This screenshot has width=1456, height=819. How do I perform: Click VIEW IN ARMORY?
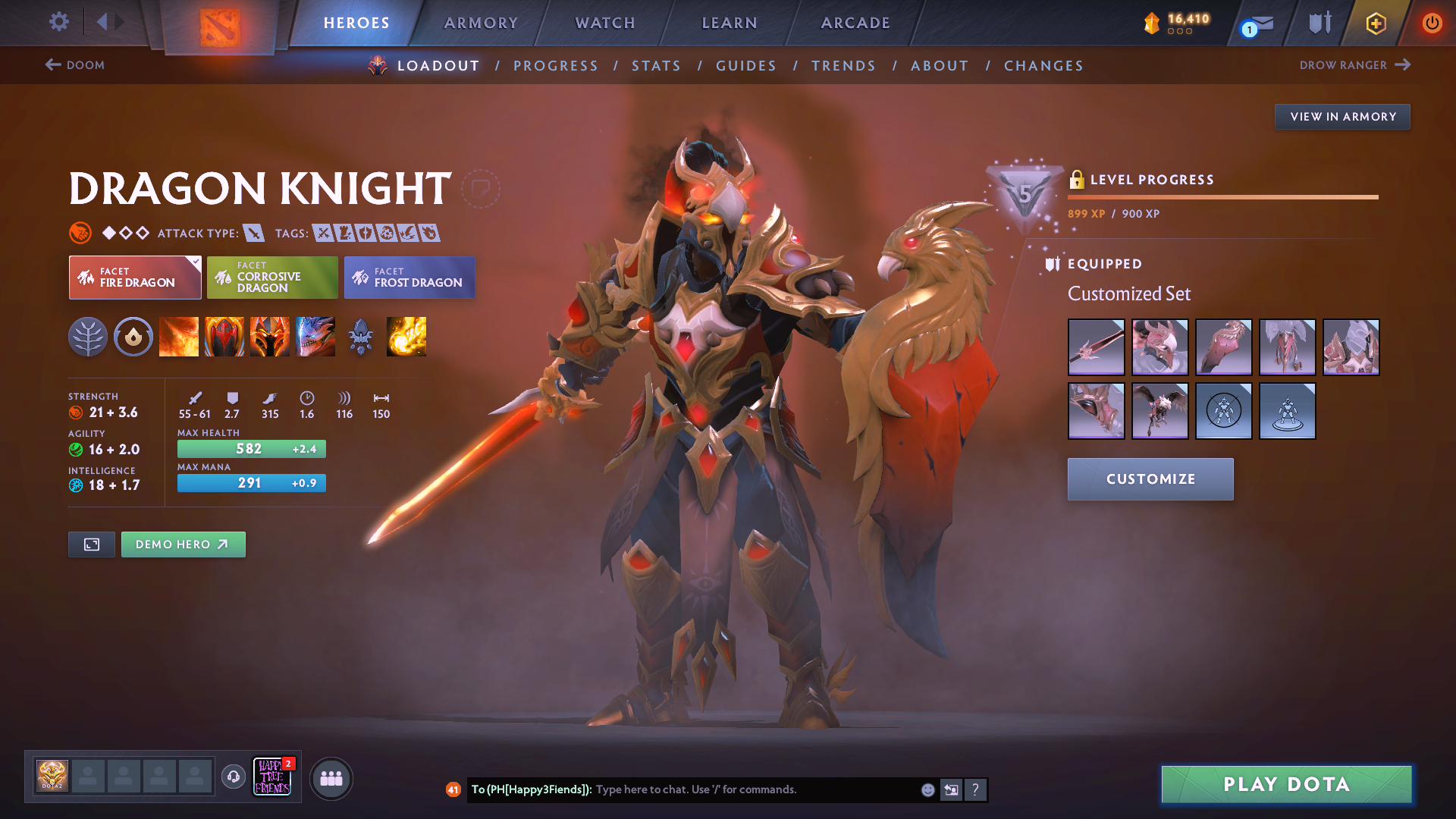coord(1342,116)
